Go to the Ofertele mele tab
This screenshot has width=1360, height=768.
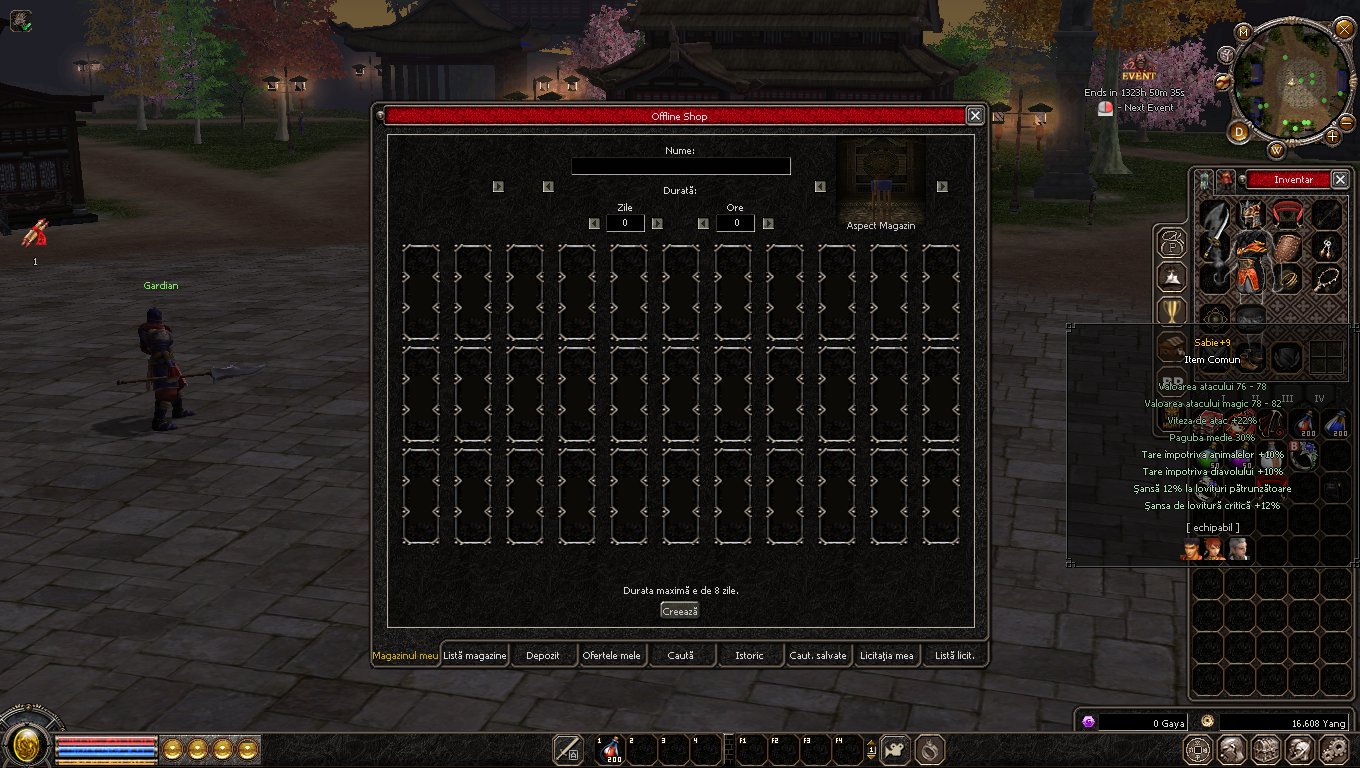click(x=611, y=656)
